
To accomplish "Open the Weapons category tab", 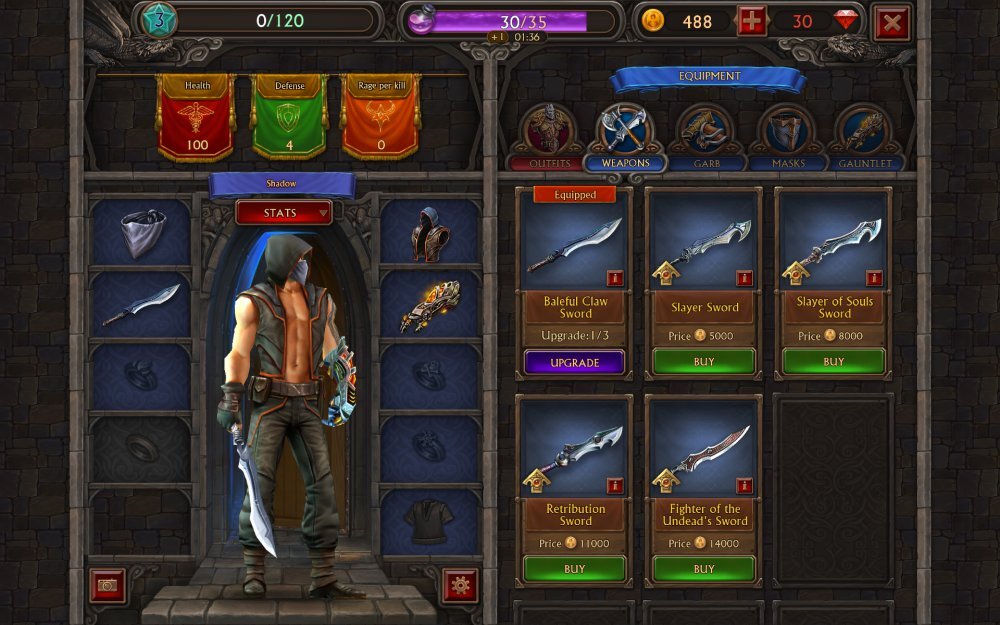I will tap(626, 137).
